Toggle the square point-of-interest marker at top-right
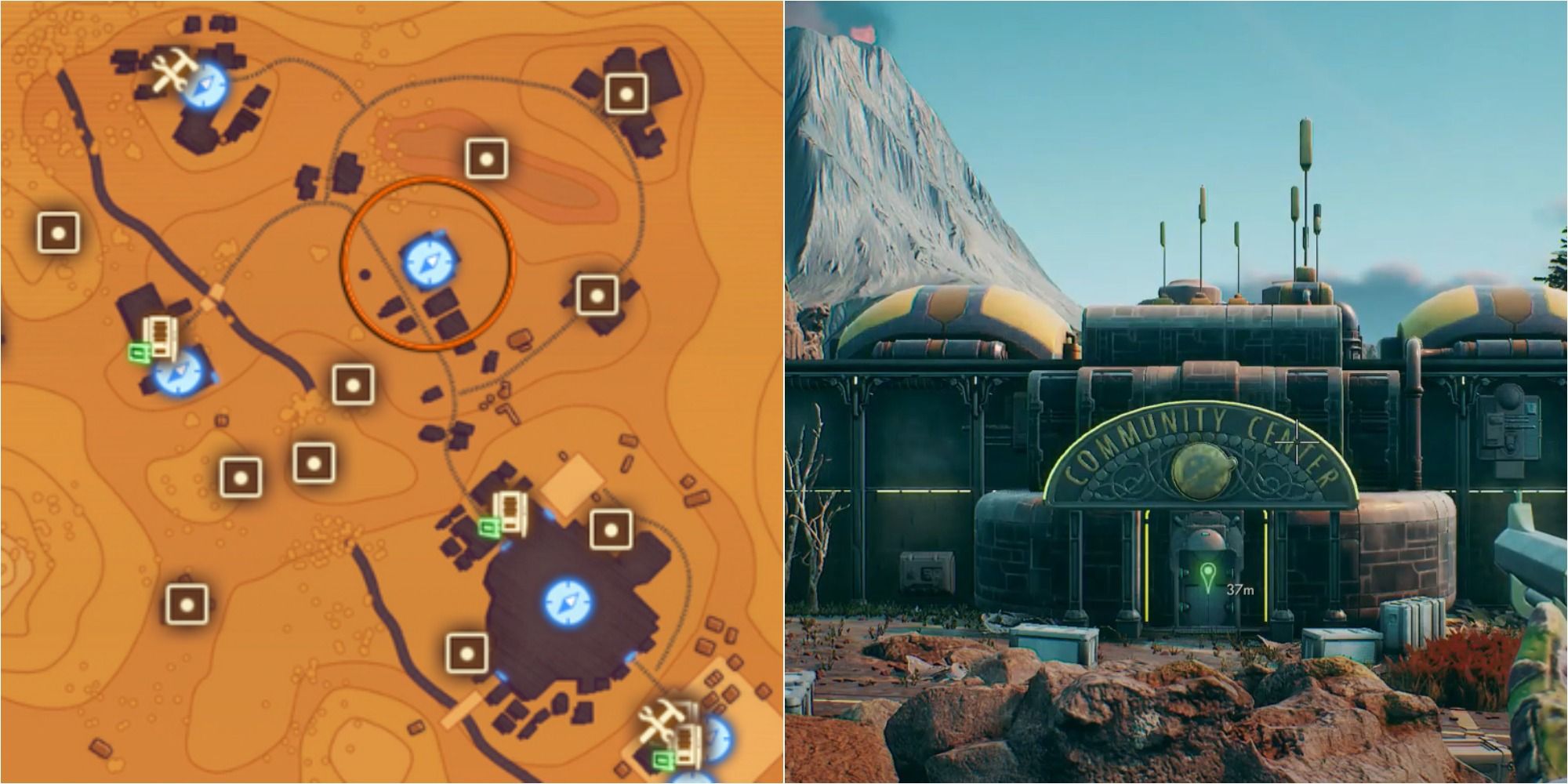 626,94
